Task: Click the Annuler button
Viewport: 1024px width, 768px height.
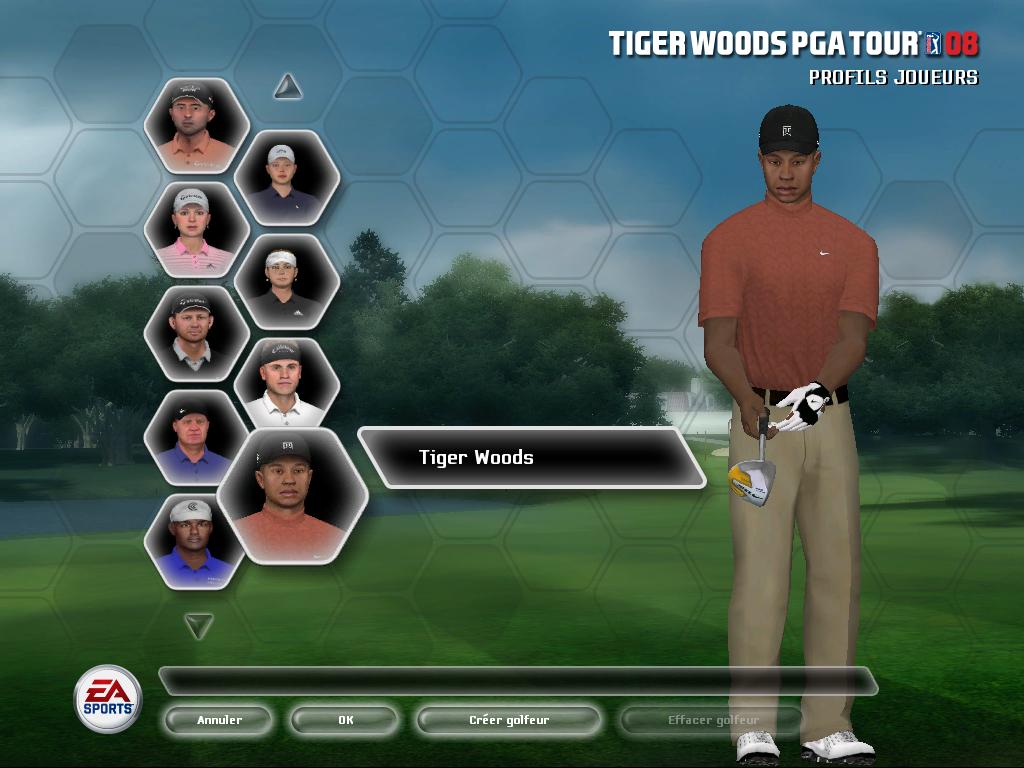Action: point(219,720)
